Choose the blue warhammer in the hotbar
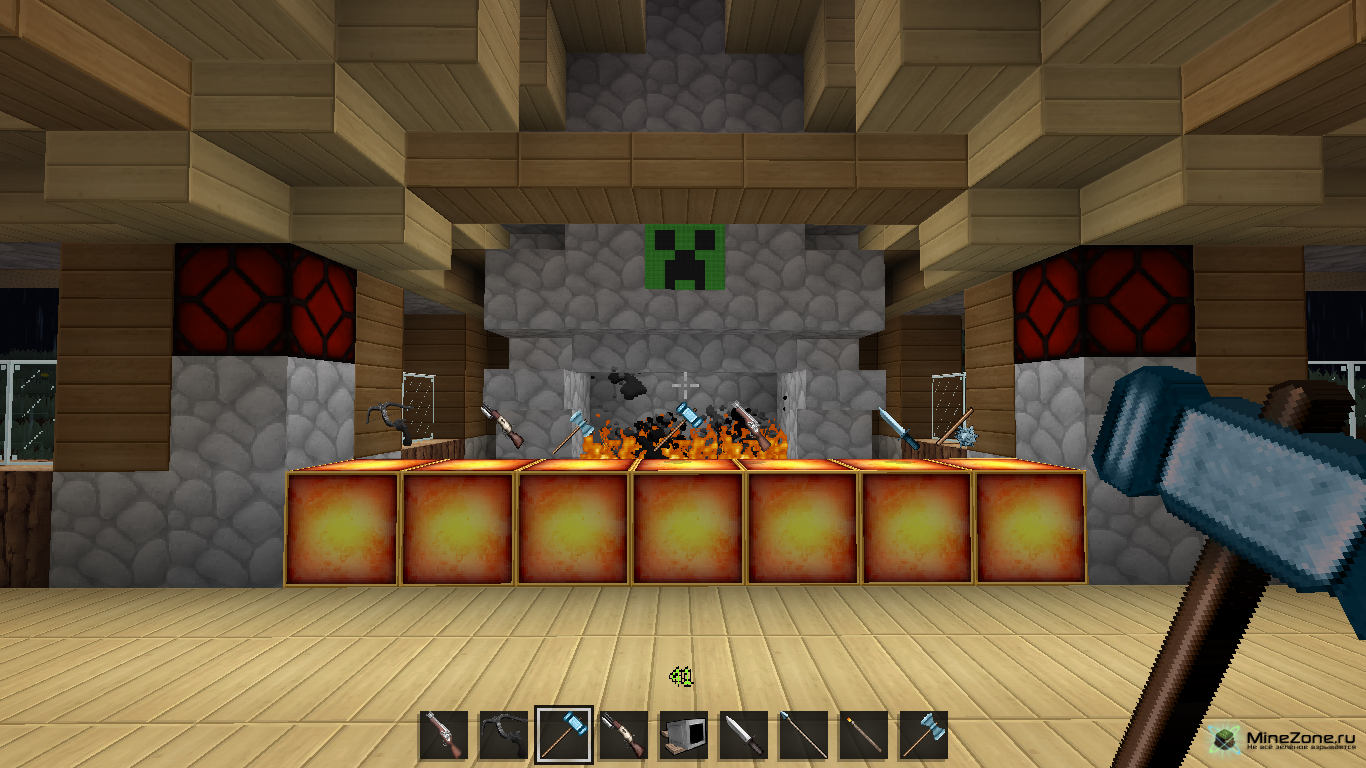Image resolution: width=1366 pixels, height=768 pixels. (x=564, y=736)
